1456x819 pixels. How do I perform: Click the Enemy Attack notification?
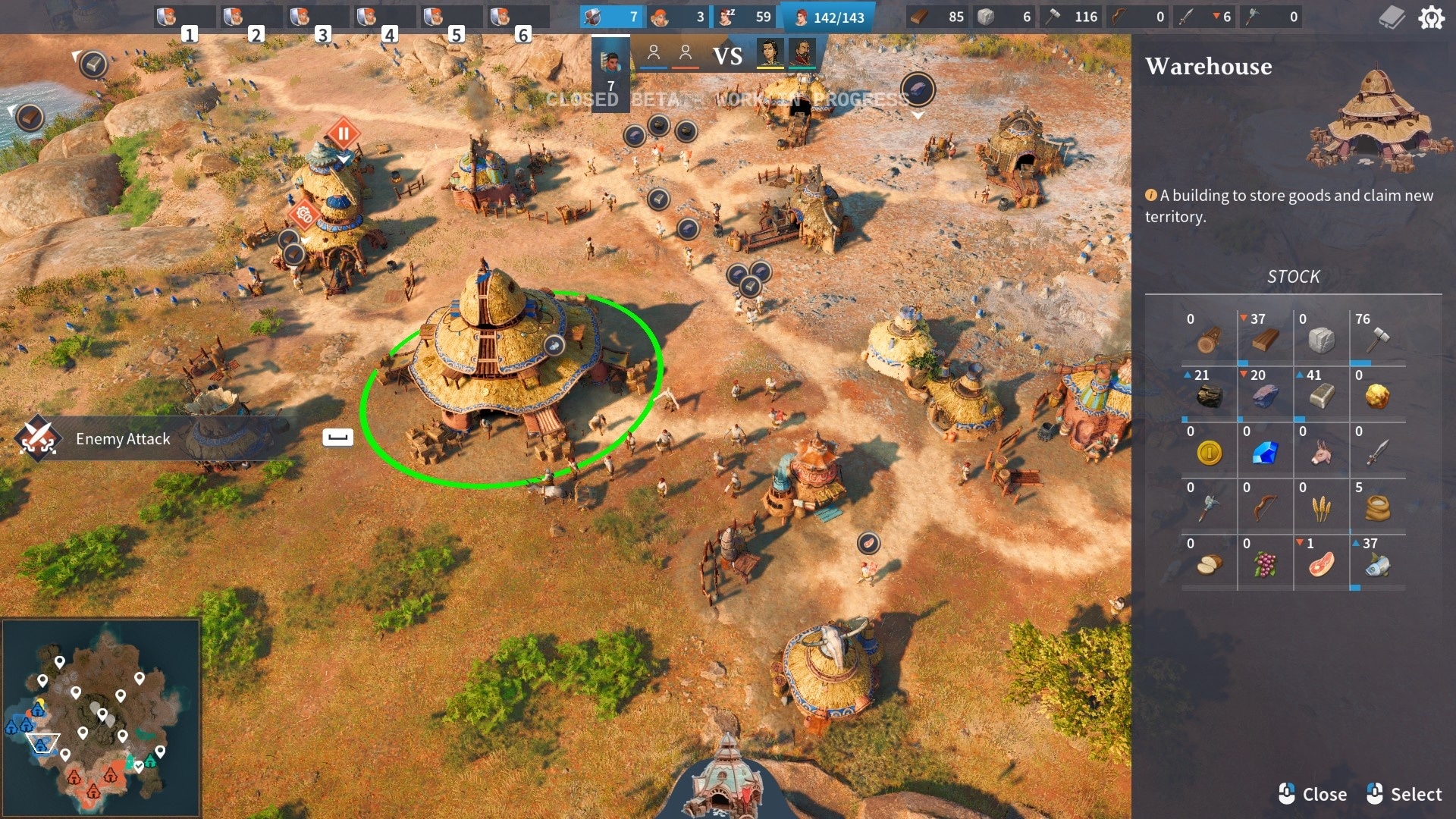(x=121, y=439)
